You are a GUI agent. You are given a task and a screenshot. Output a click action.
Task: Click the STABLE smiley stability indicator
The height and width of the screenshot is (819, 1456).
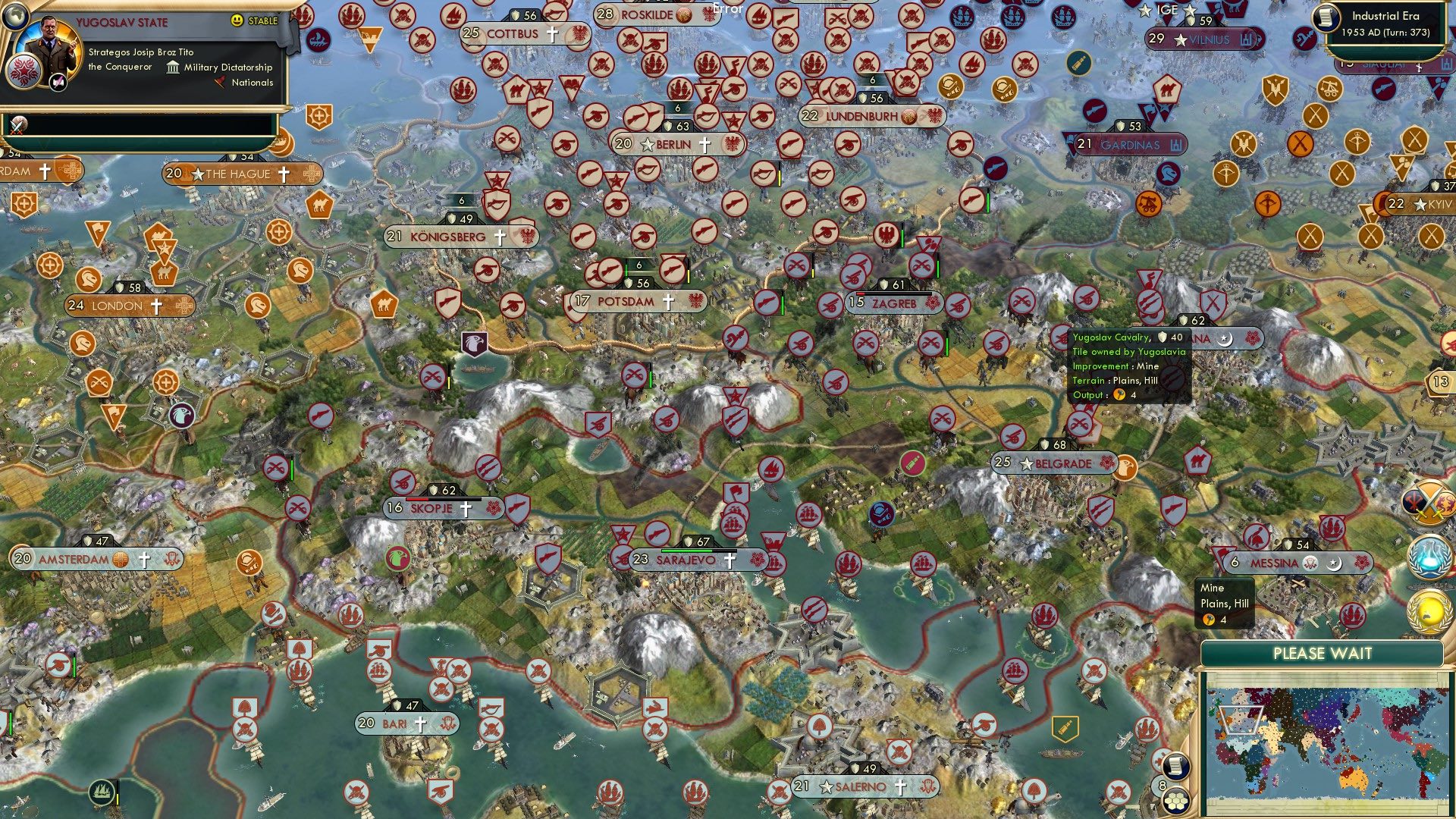pos(237,20)
